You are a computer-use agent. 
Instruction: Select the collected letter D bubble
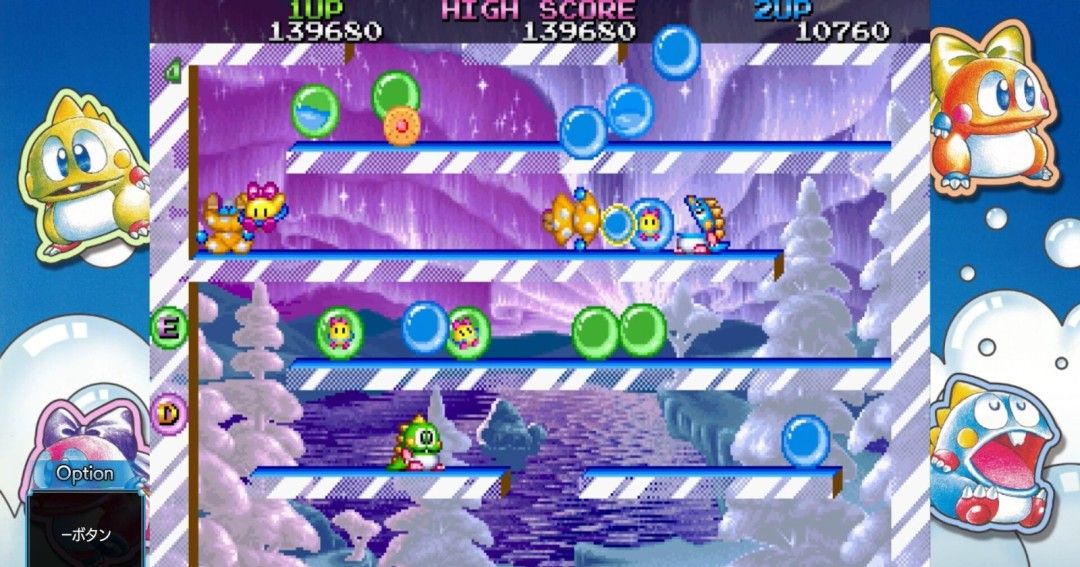[169, 410]
